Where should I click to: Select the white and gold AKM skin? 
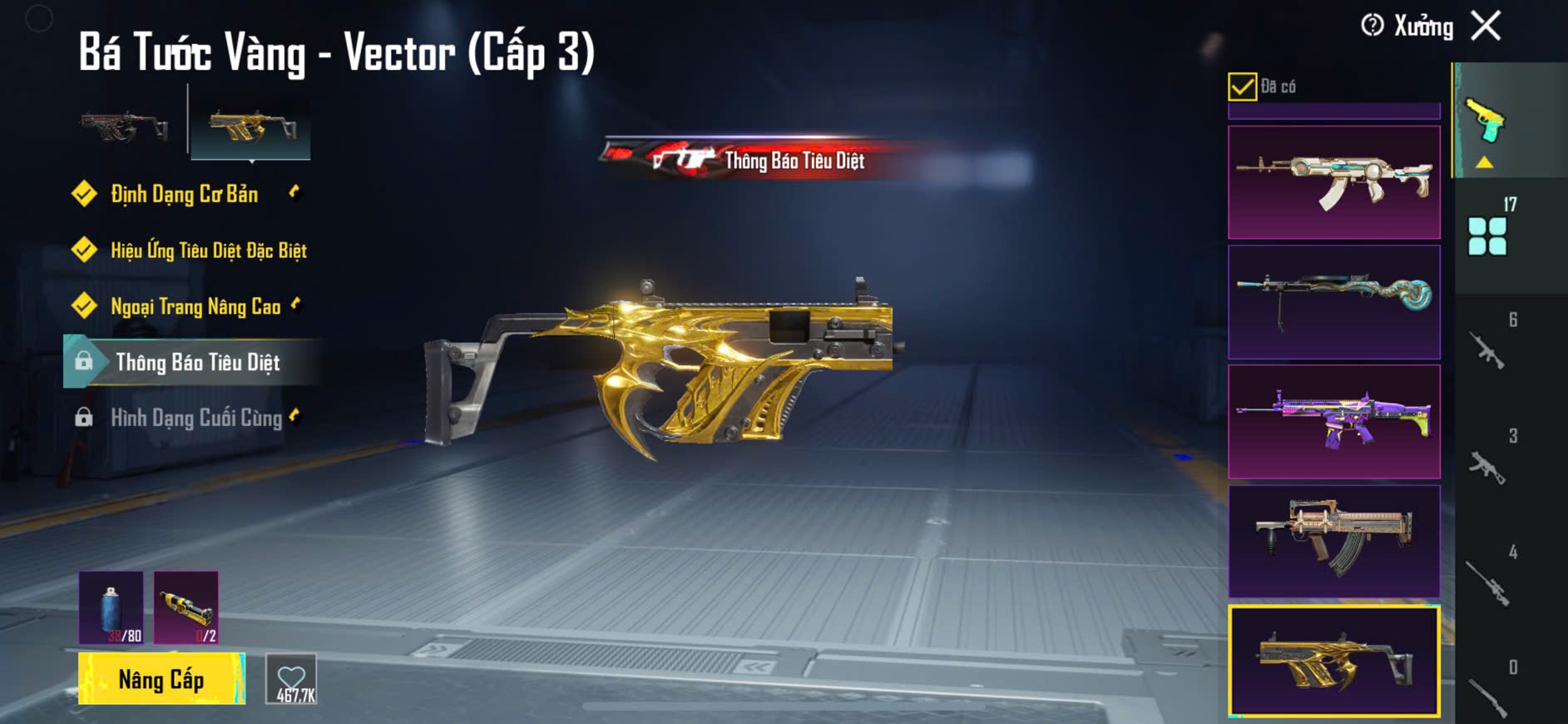click(x=1333, y=182)
